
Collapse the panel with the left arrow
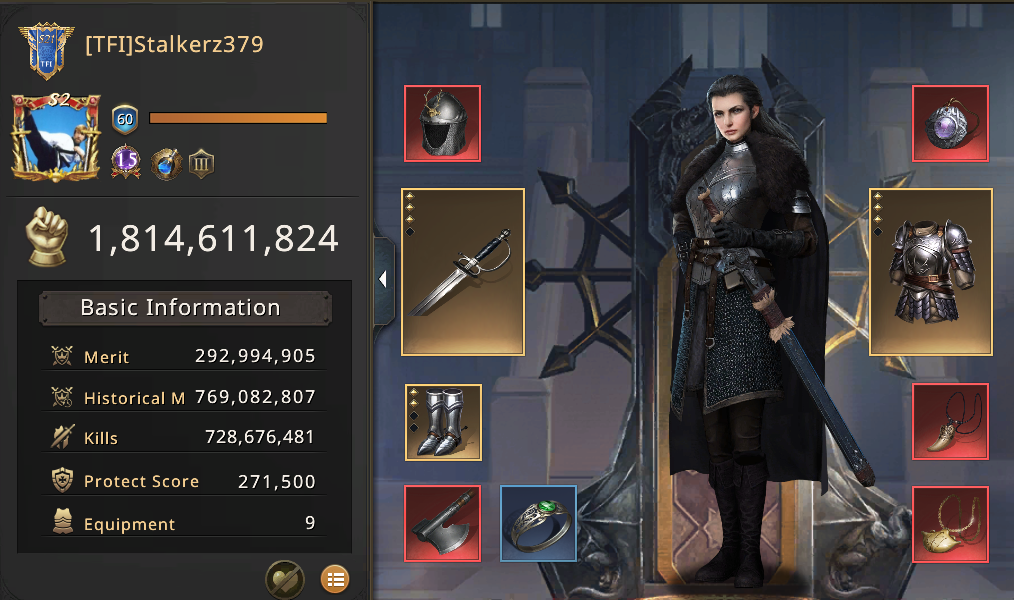pyautogui.click(x=383, y=280)
